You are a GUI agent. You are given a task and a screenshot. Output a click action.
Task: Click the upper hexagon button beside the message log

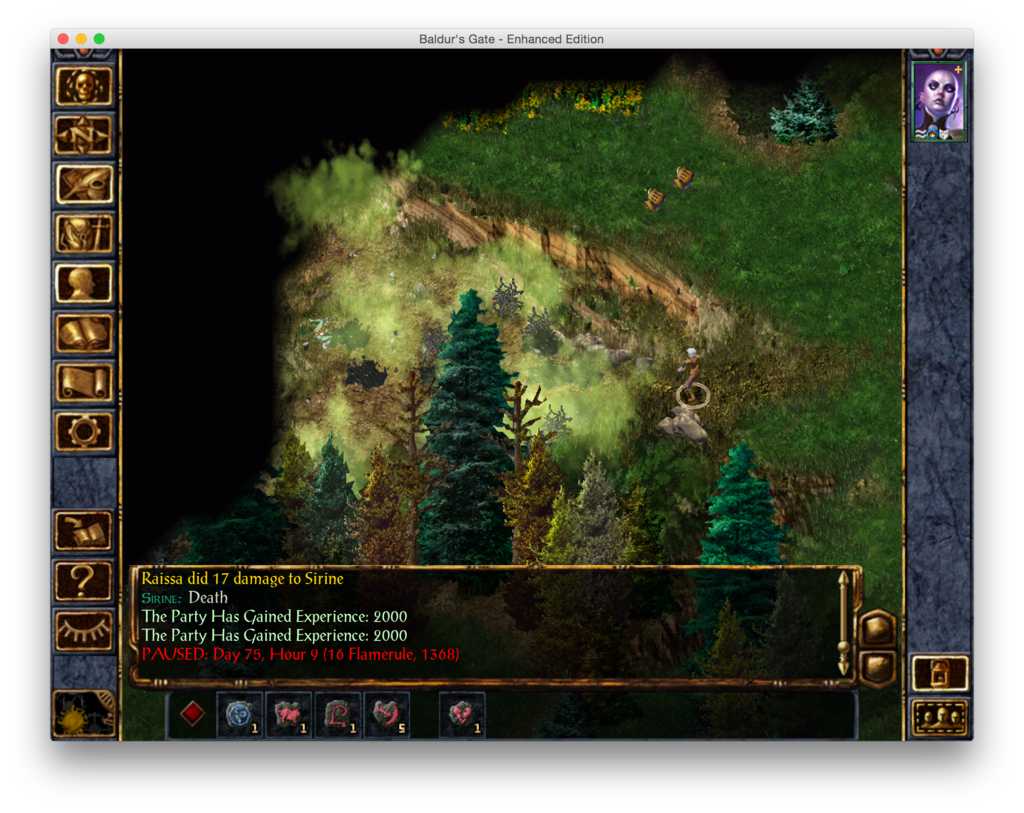pyautogui.click(x=877, y=628)
